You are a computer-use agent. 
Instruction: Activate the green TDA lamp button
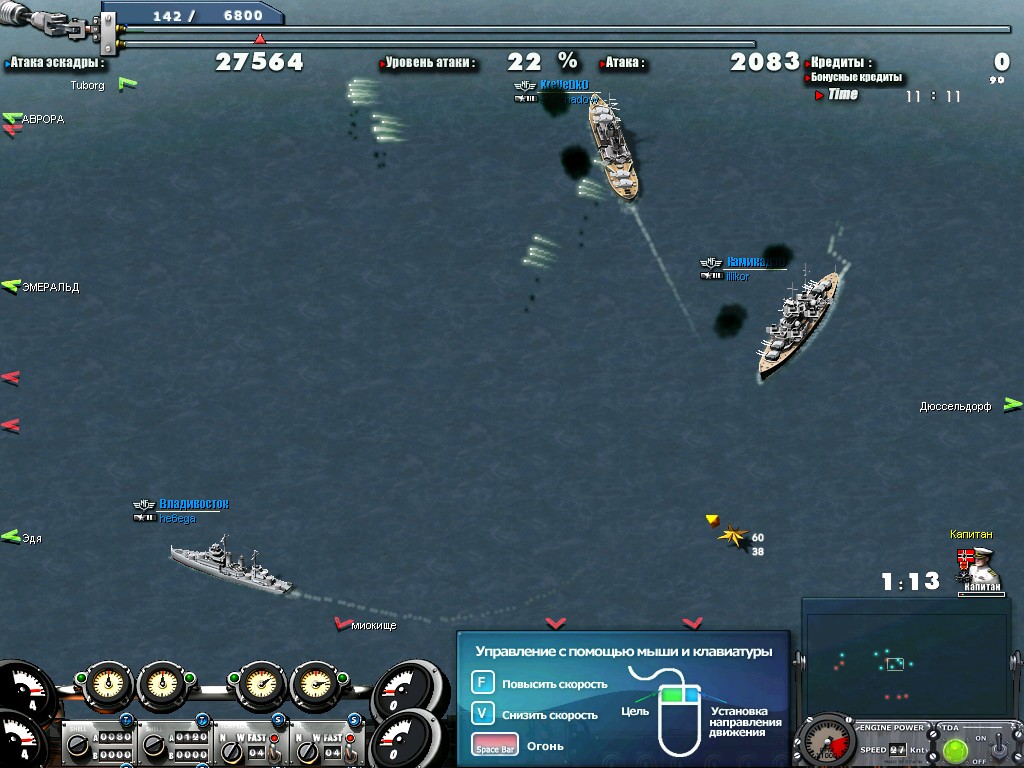(956, 749)
